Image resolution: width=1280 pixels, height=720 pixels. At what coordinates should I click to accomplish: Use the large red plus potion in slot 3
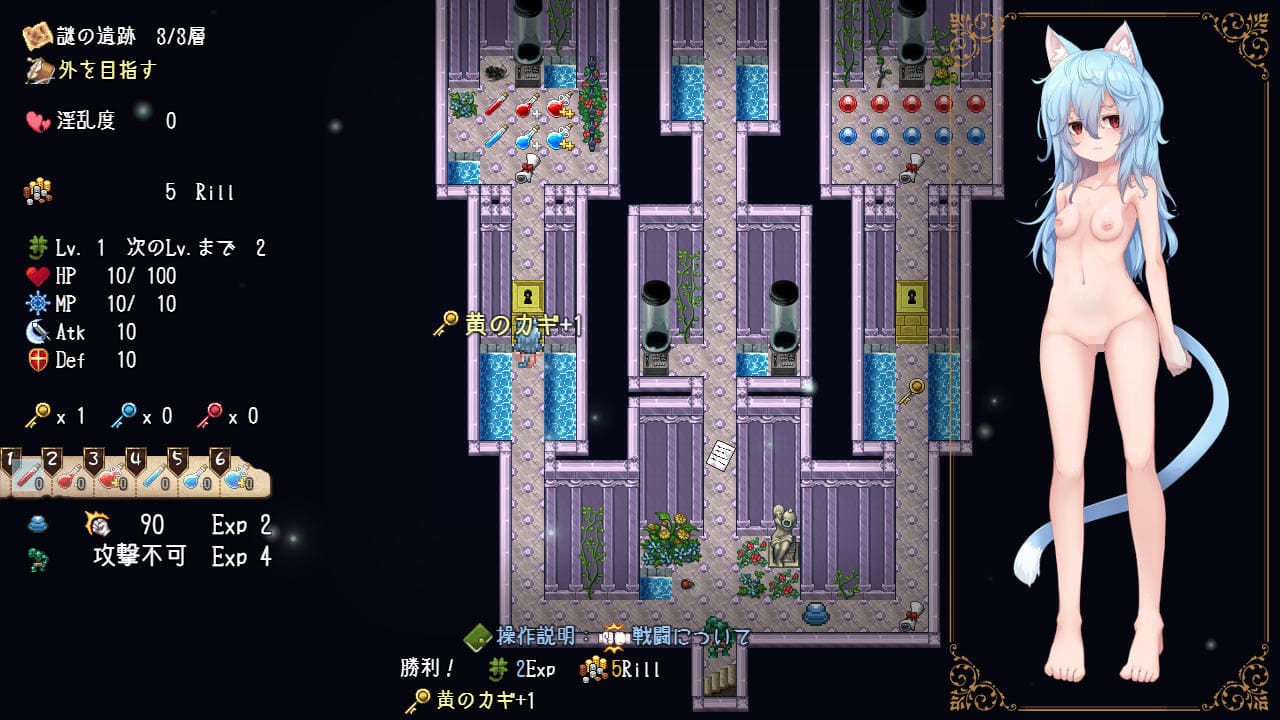point(110,479)
